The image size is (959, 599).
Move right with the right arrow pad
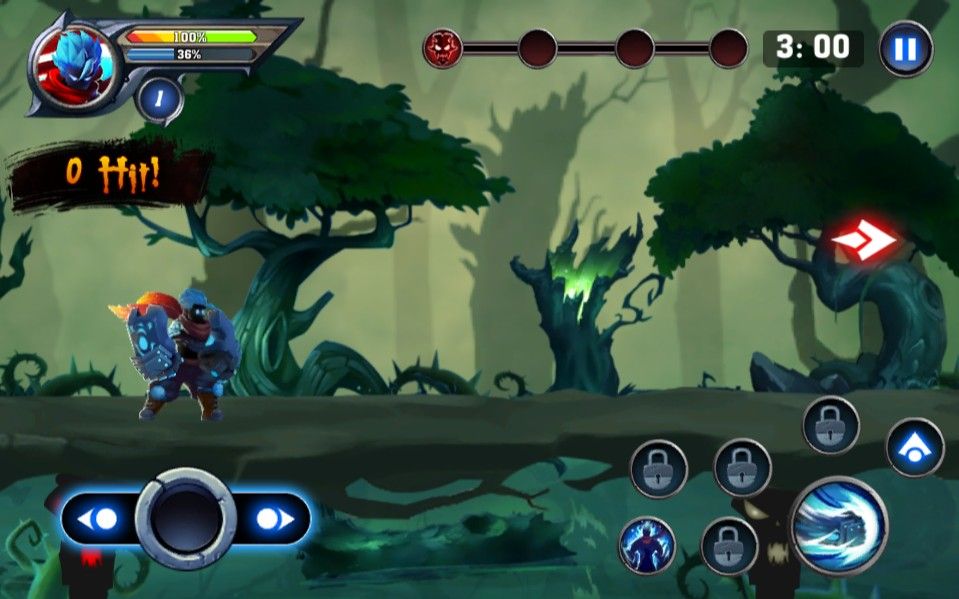click(x=273, y=519)
